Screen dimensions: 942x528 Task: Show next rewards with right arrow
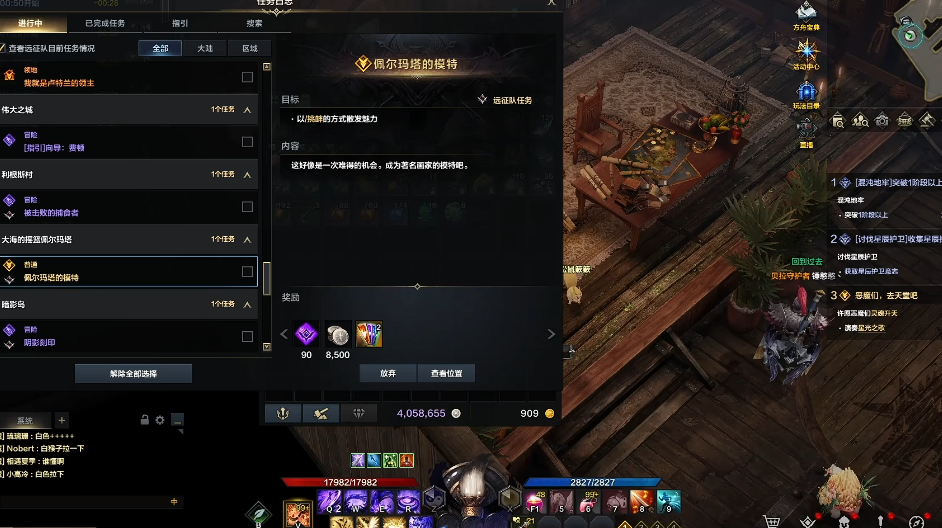(550, 334)
